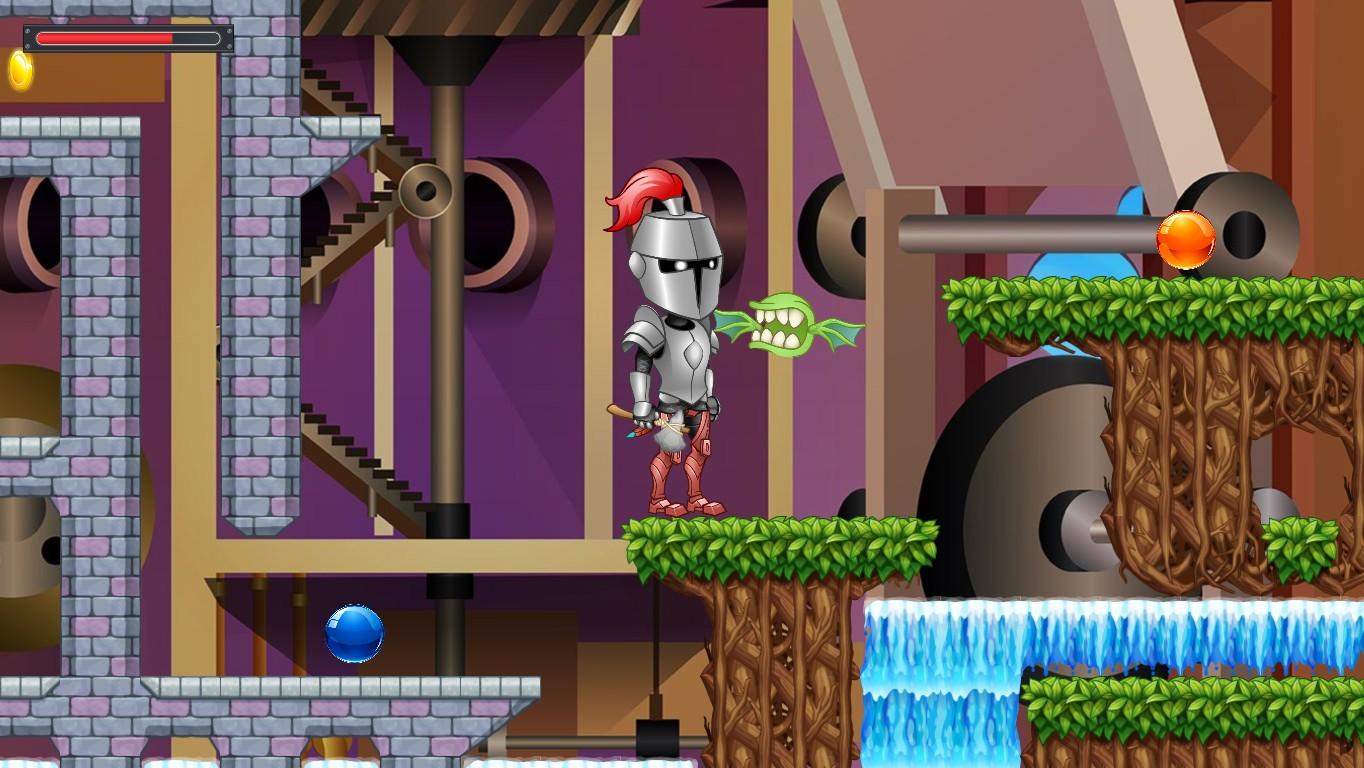Collect the orange orb on the pipe
This screenshot has width=1364, height=768.
point(1185,237)
